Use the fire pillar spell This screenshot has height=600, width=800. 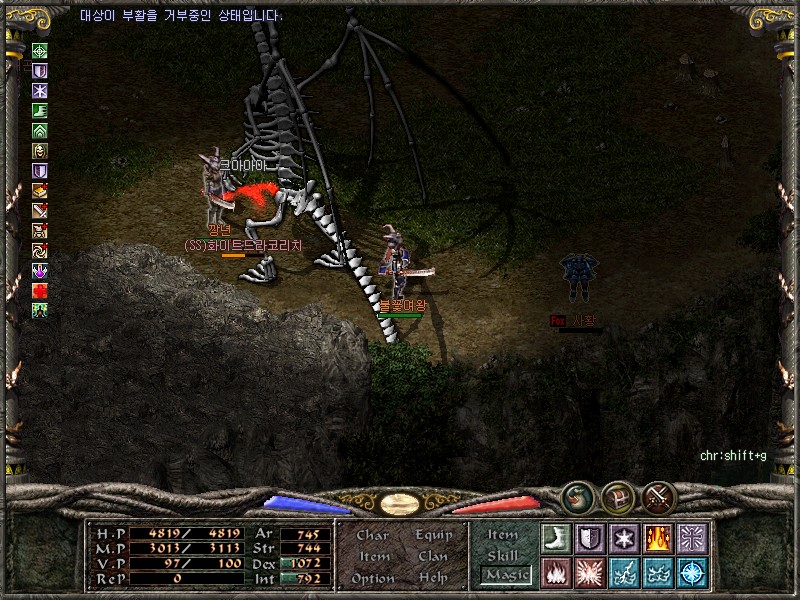657,538
